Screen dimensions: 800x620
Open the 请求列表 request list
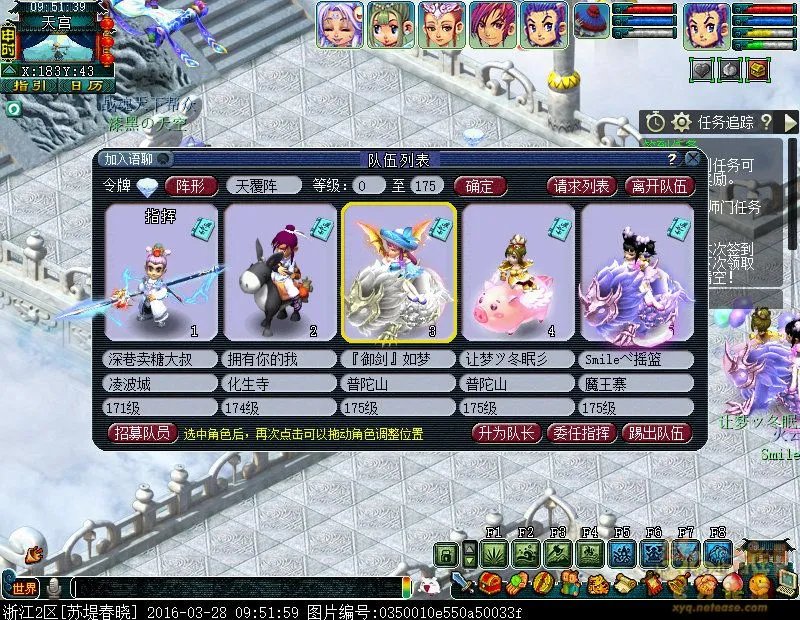click(581, 185)
